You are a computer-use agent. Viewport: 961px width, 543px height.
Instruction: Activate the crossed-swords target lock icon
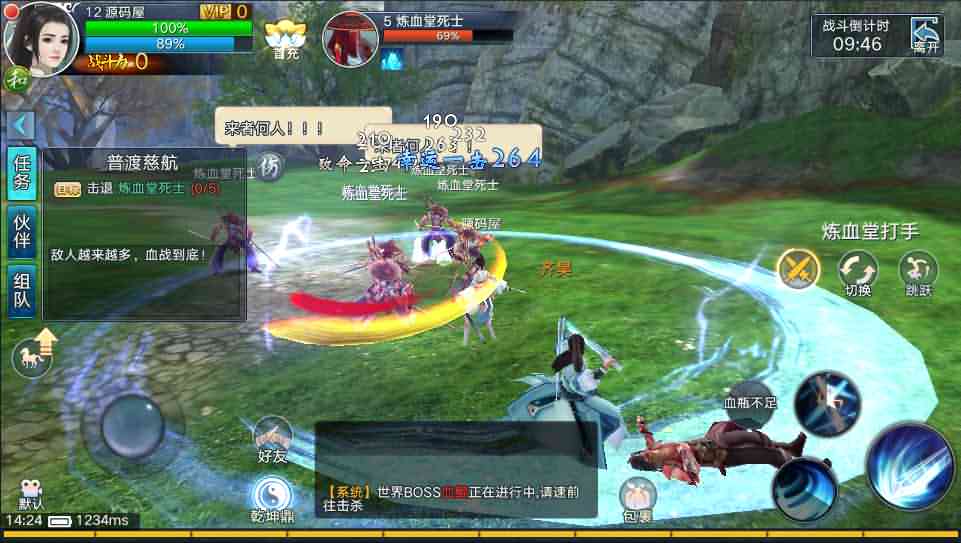(798, 269)
